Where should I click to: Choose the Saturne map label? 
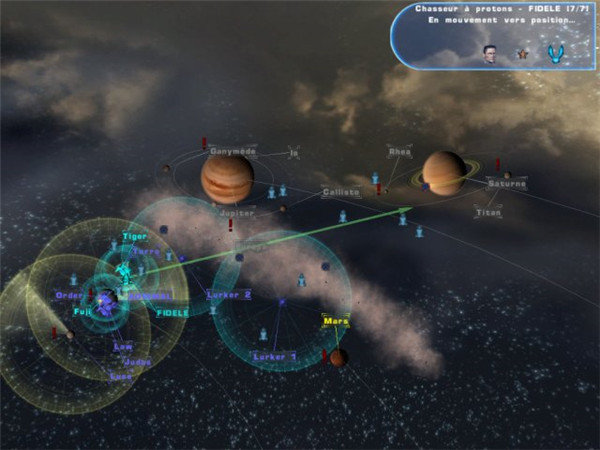pos(506,184)
